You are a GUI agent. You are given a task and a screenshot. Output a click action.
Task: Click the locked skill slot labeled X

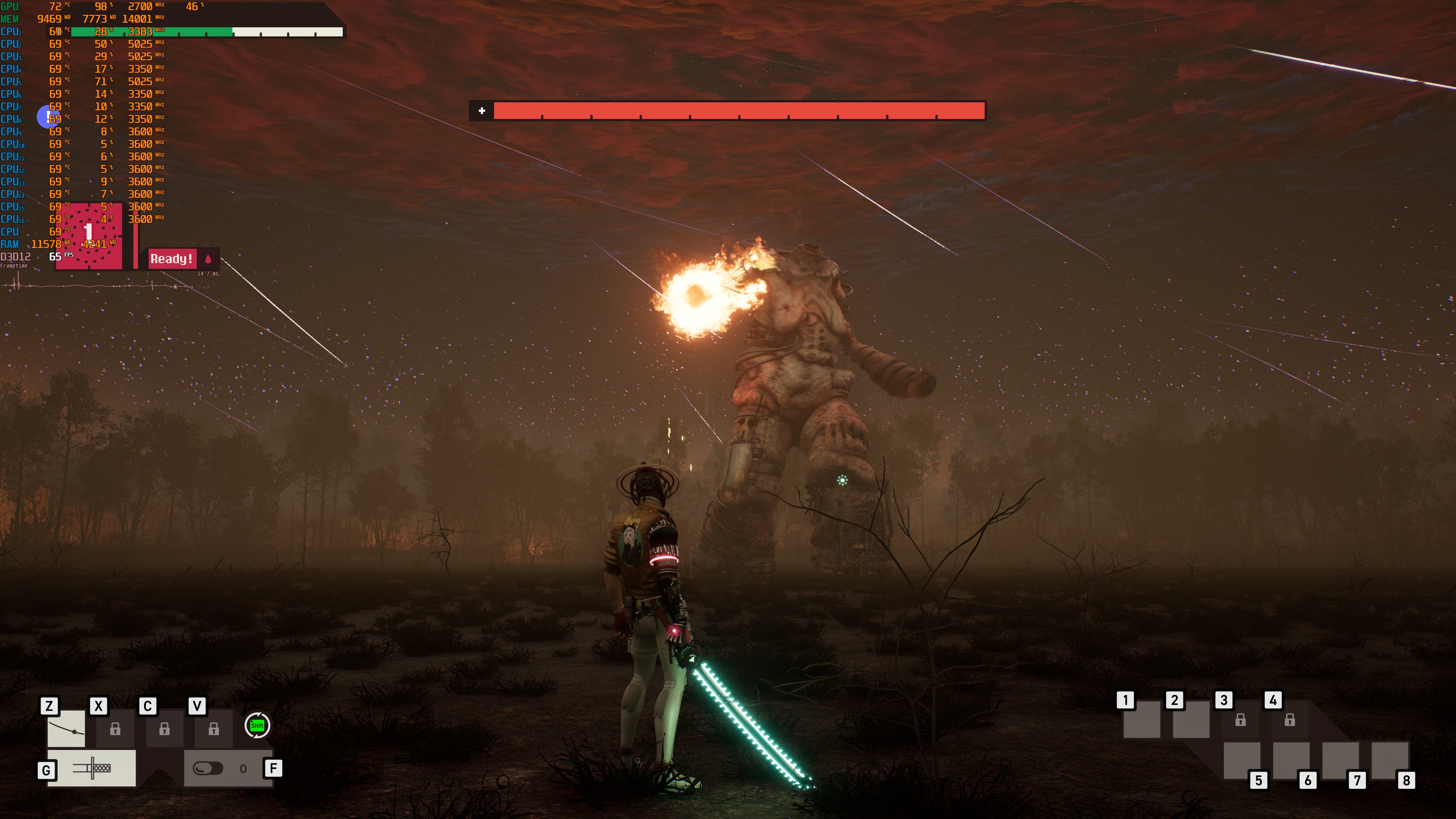115,729
